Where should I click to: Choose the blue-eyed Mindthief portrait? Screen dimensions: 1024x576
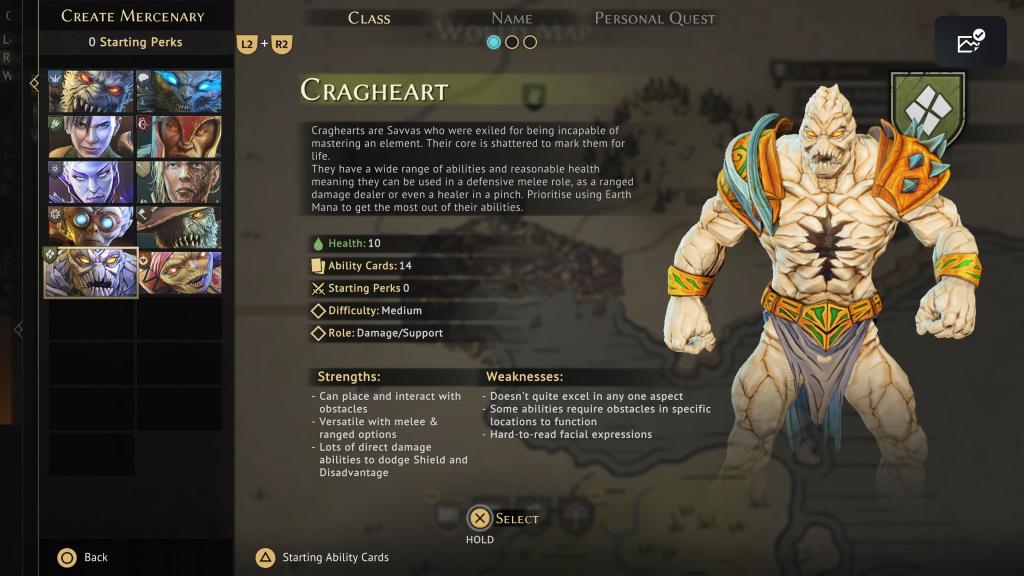click(x=179, y=92)
